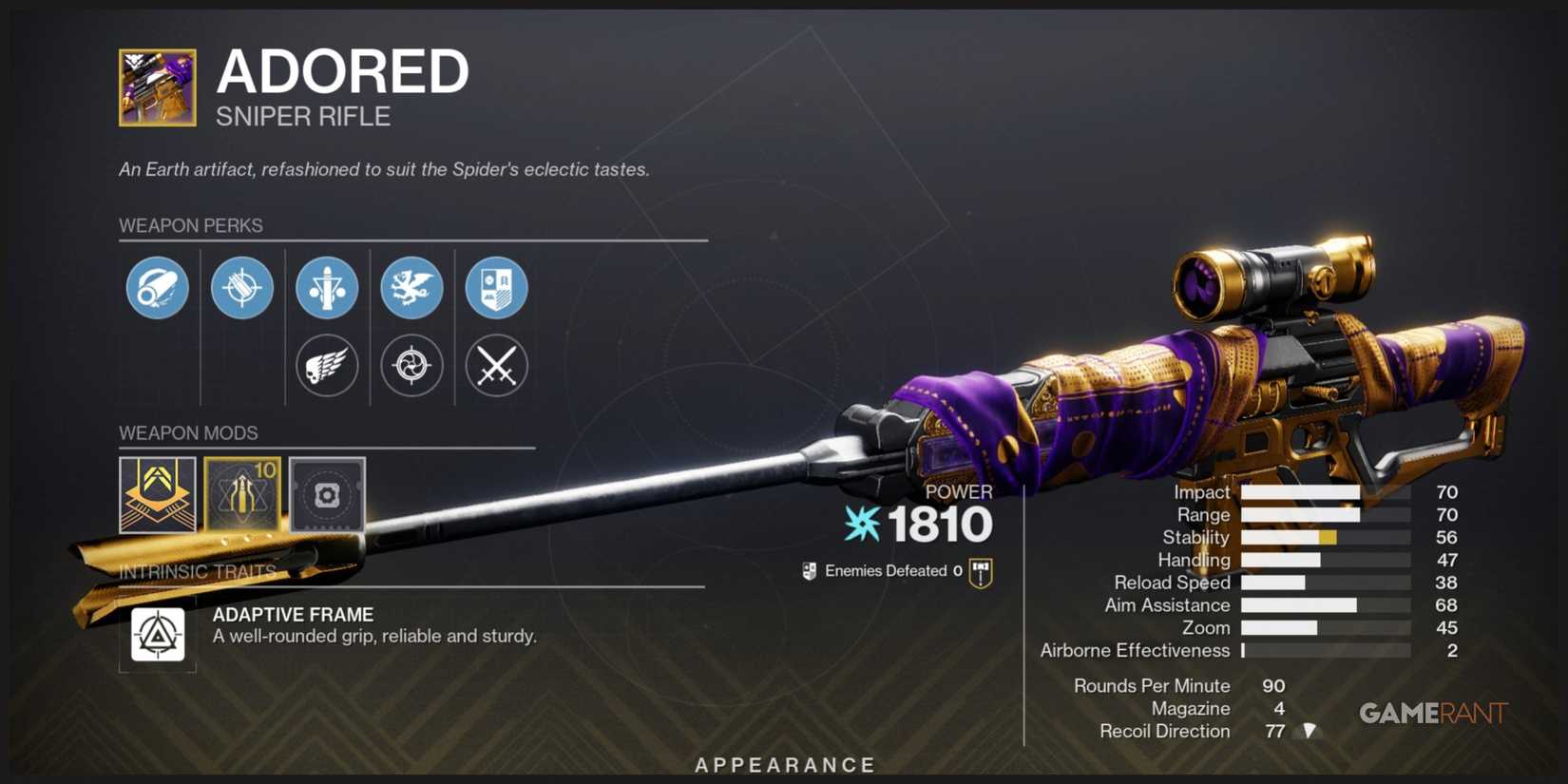Select the dragon perk icon
1568x784 pixels.
(x=412, y=288)
